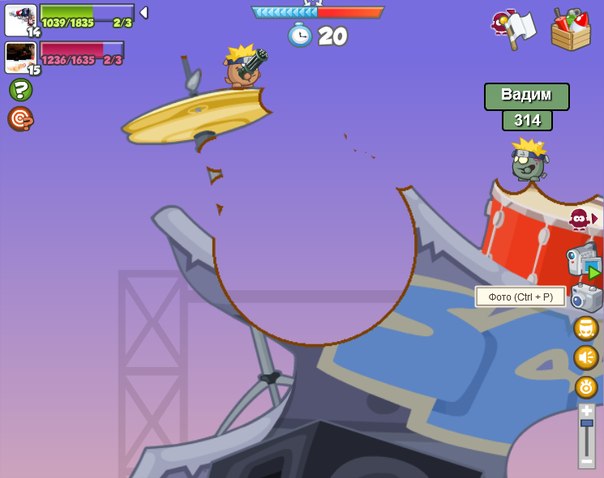Open the green question mark help
Screen dimensions: 604x478
point(20,90)
